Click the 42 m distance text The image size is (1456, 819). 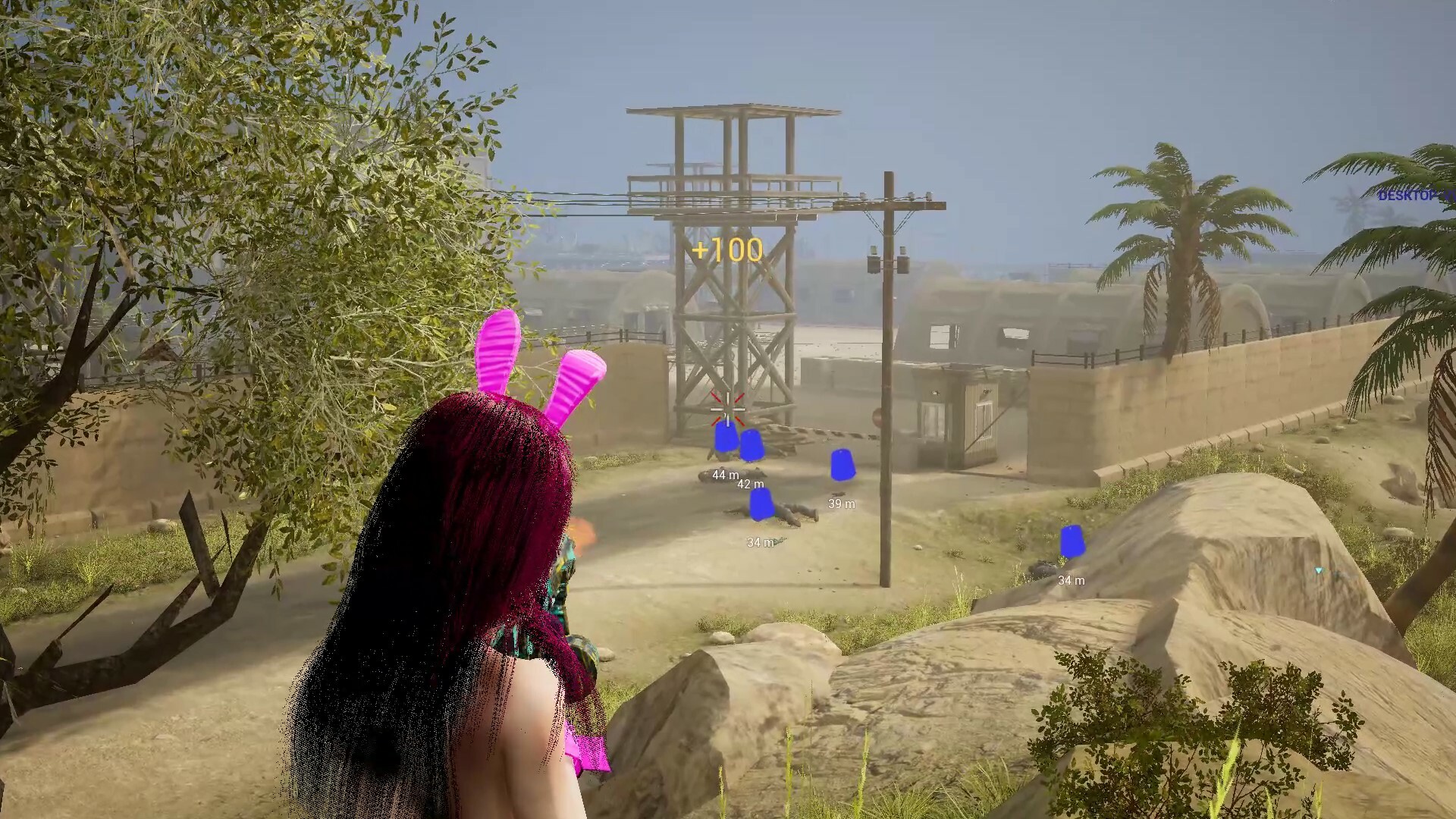coord(751,485)
